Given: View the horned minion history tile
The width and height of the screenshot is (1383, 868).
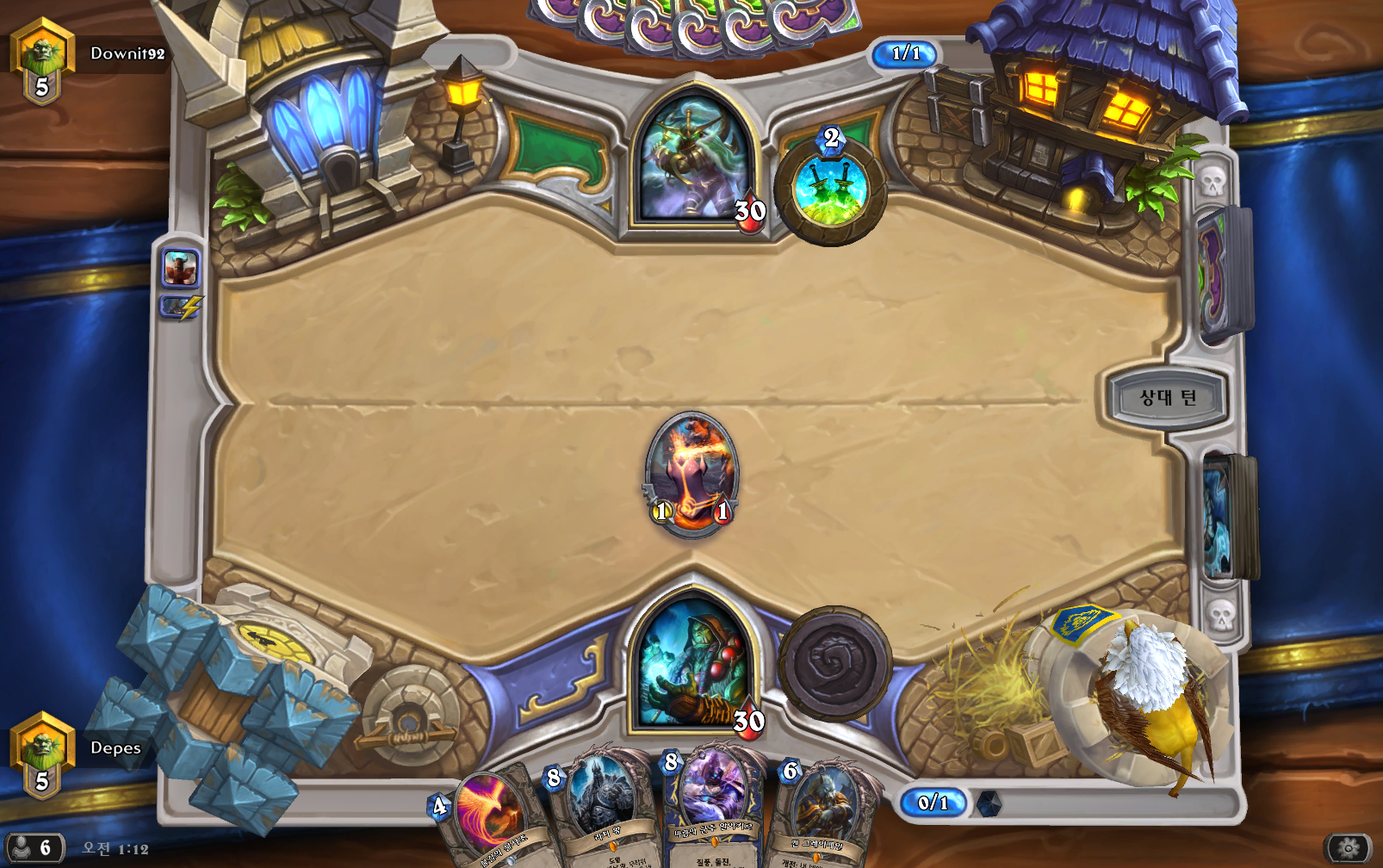Looking at the screenshot, I should (181, 269).
